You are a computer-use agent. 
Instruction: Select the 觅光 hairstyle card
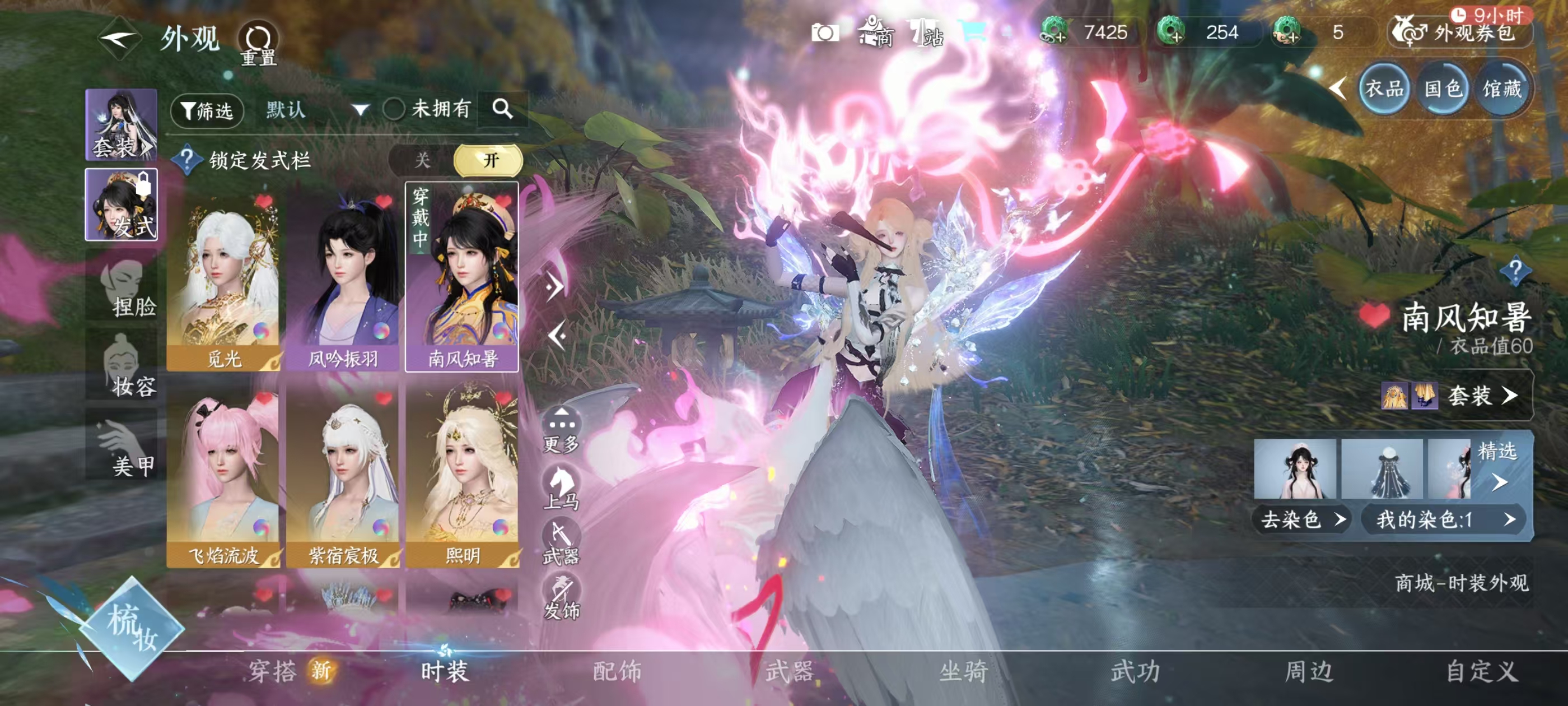223,280
